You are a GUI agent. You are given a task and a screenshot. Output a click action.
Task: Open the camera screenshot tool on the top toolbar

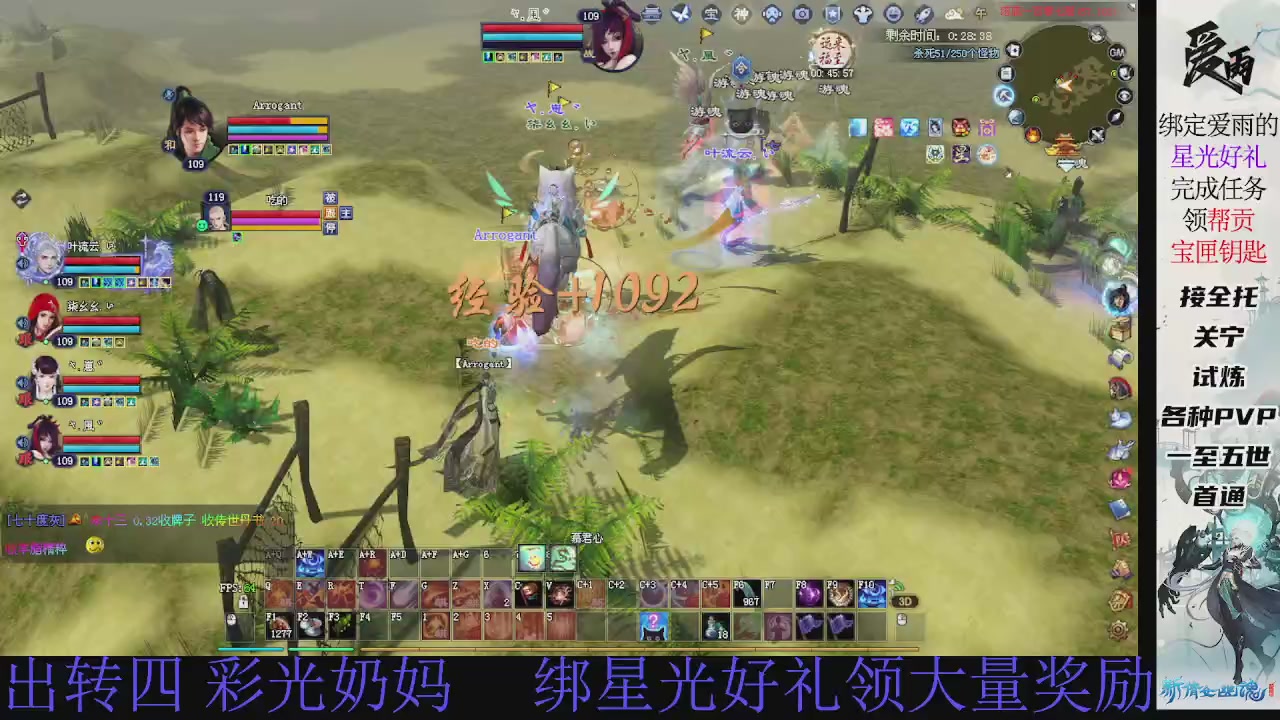[802, 14]
